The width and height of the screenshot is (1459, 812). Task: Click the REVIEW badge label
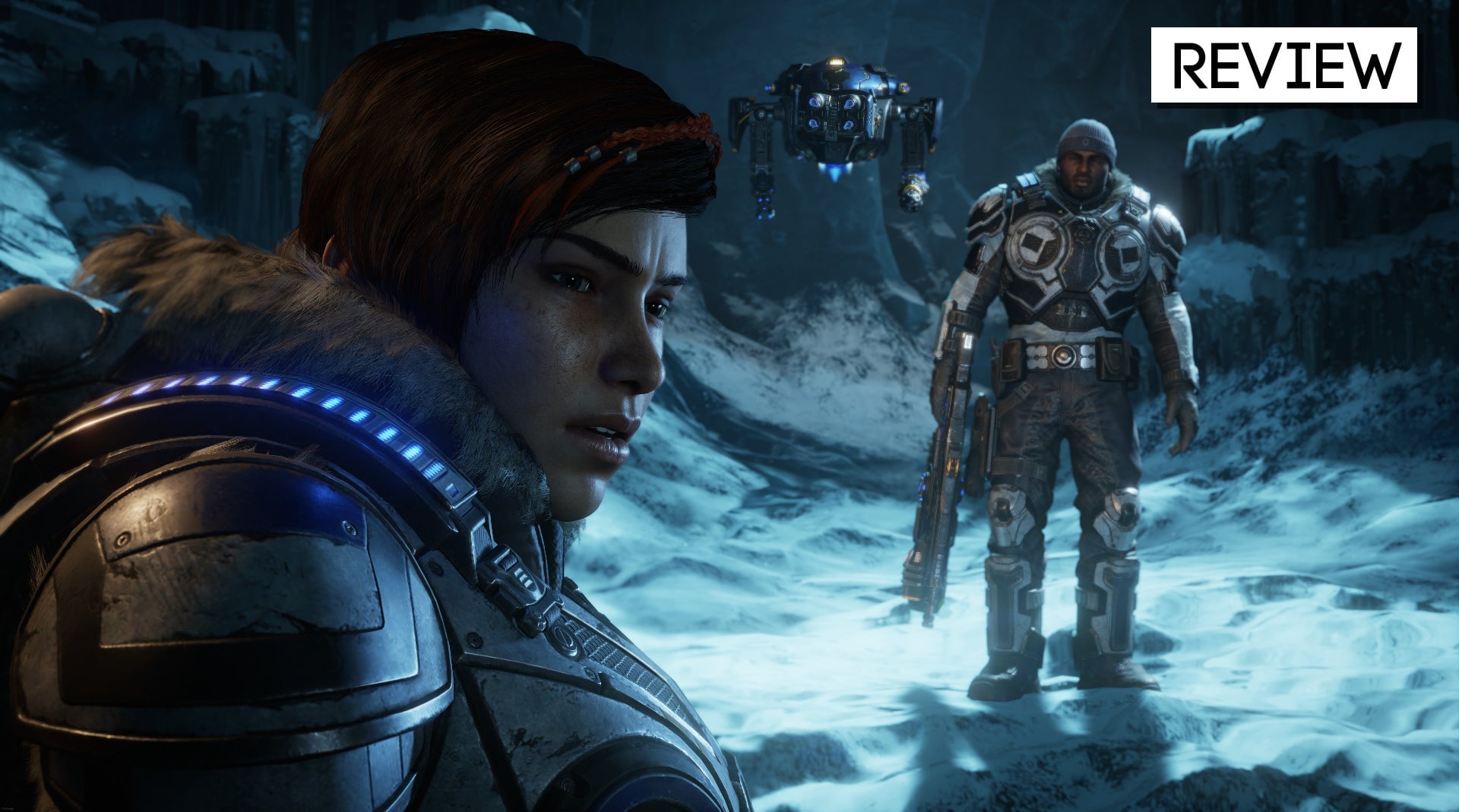point(1283,65)
